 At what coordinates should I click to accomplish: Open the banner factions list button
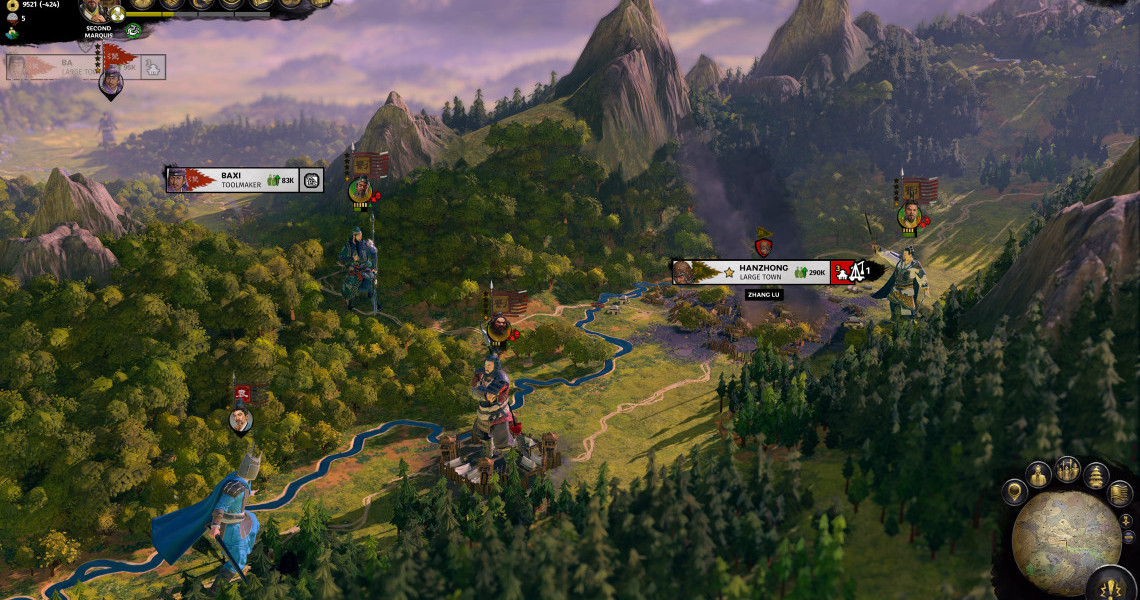pos(1120,493)
